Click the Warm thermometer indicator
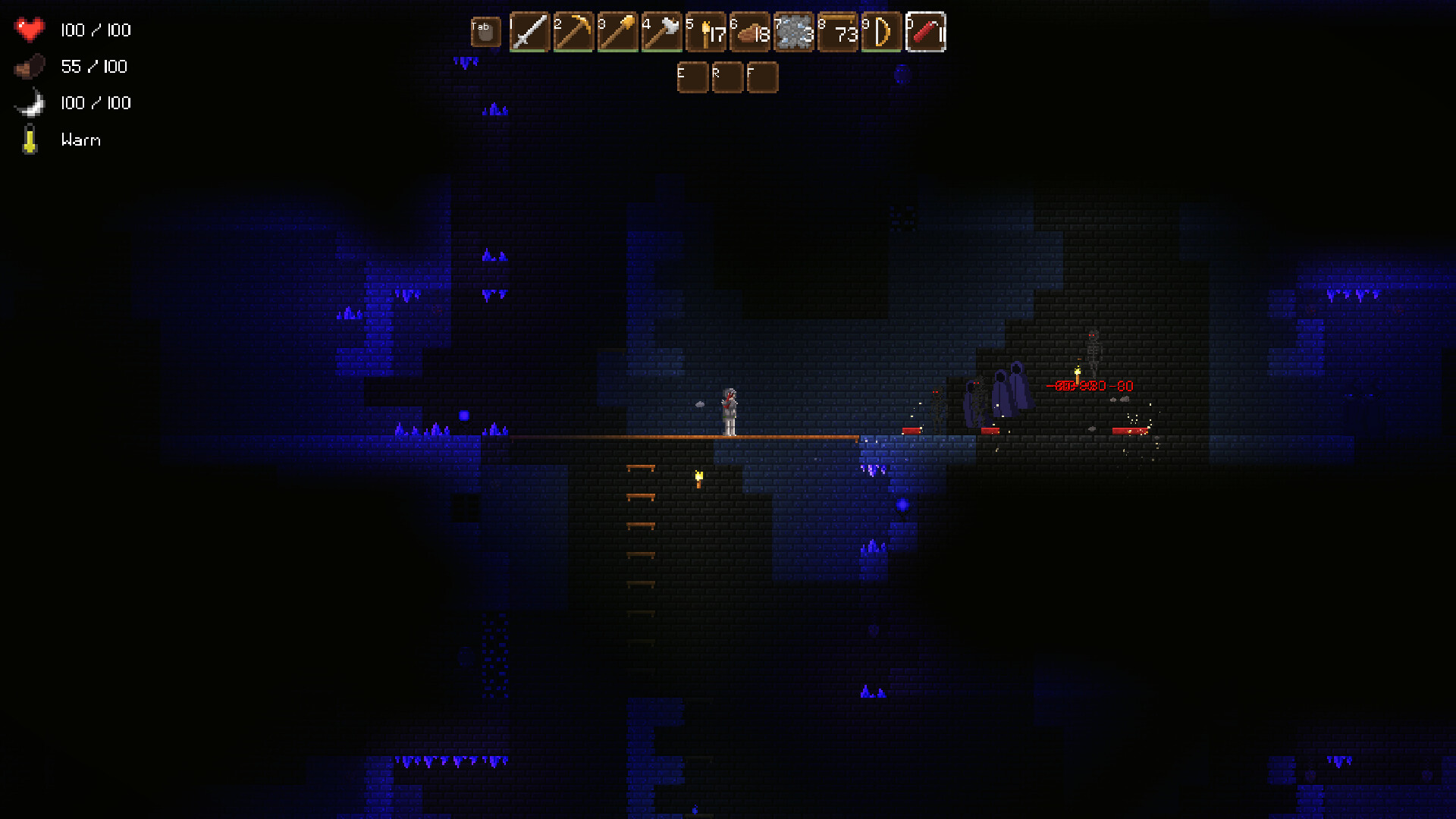This screenshot has height=819, width=1456. tap(30, 139)
